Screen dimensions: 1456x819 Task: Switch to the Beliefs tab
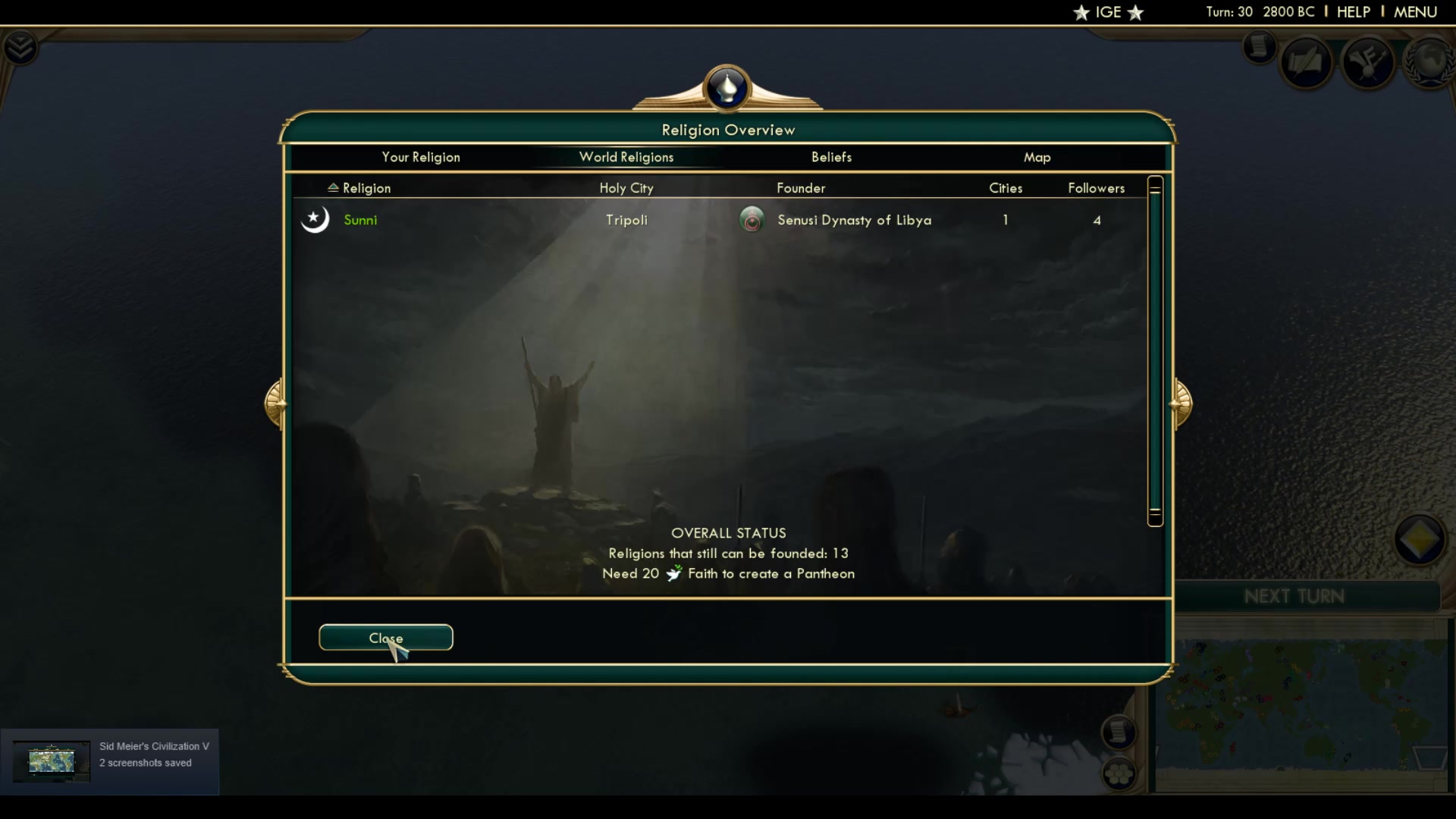tap(831, 157)
